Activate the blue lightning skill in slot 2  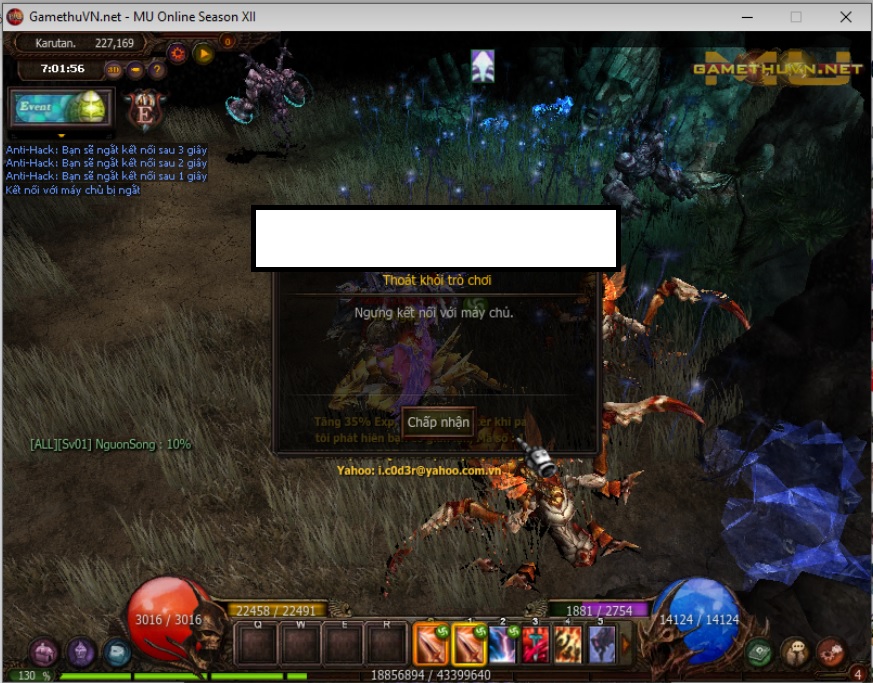502,644
